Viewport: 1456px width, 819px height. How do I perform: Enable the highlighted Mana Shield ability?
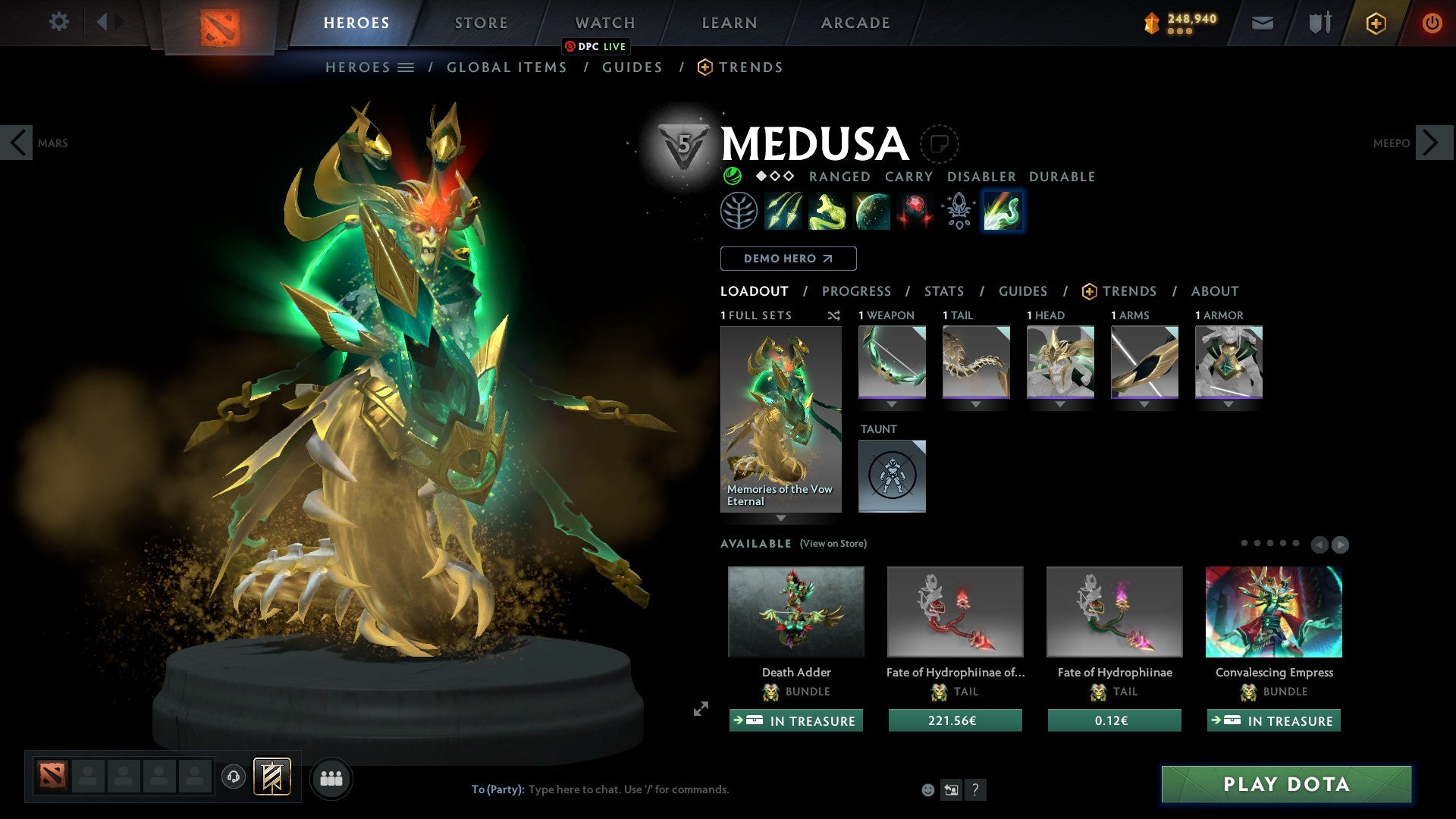(1002, 211)
